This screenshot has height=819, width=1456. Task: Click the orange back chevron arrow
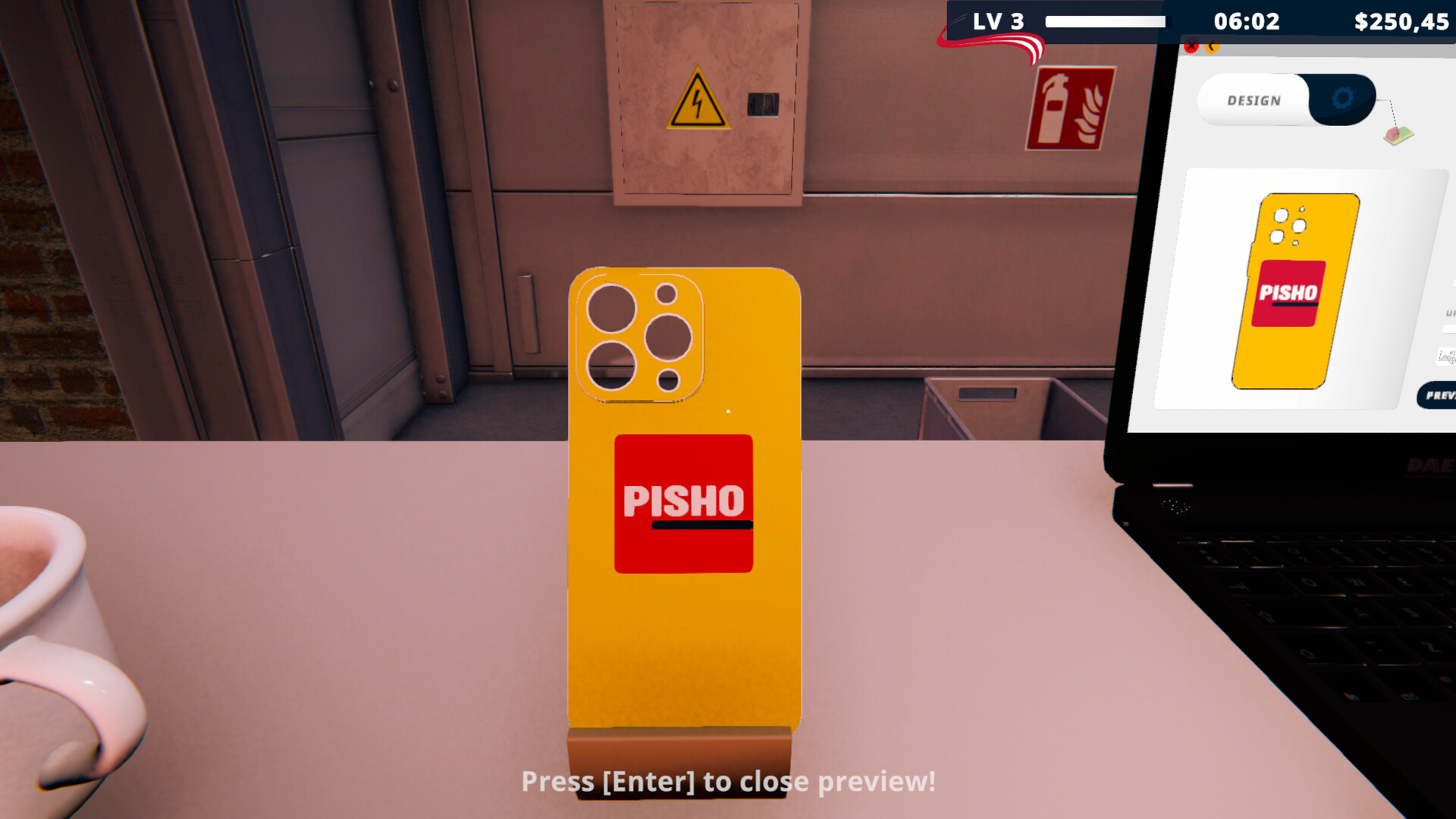click(1211, 46)
